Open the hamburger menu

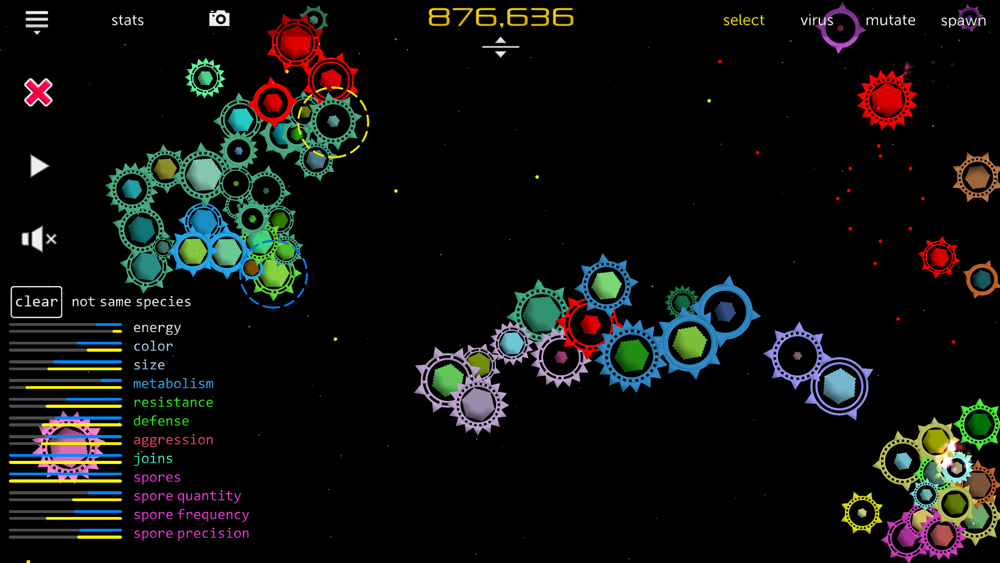pyautogui.click(x=37, y=21)
